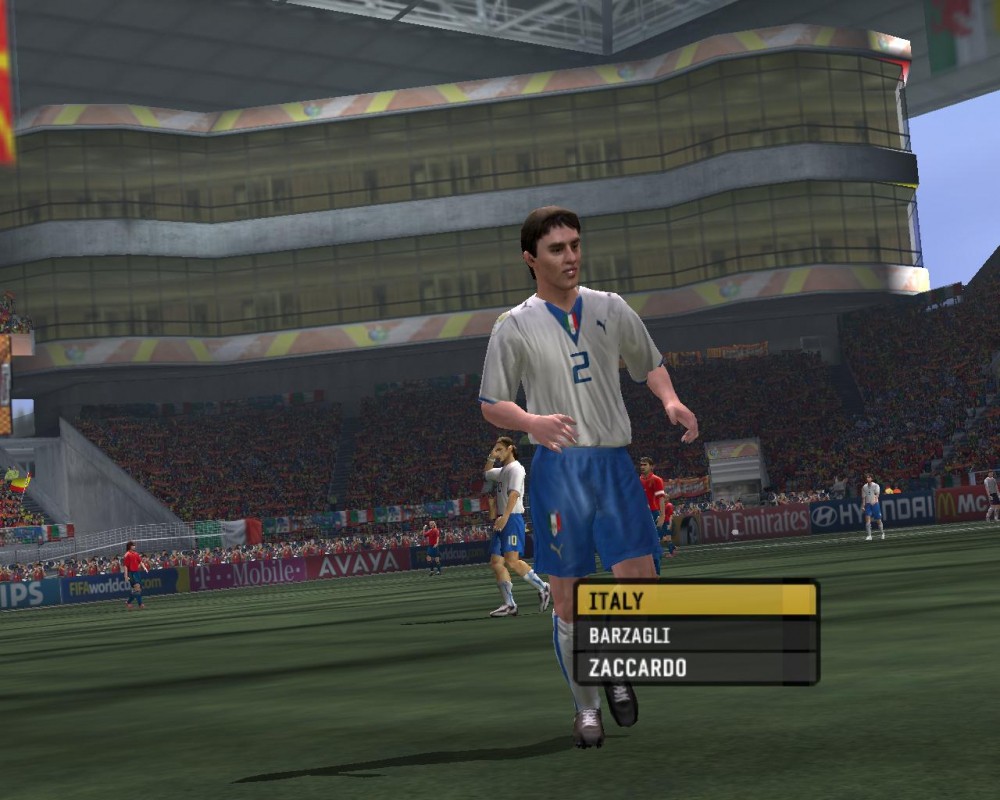This screenshot has width=1000, height=800.
Task: Select the highlighted ITALY team row
Action: pos(696,601)
